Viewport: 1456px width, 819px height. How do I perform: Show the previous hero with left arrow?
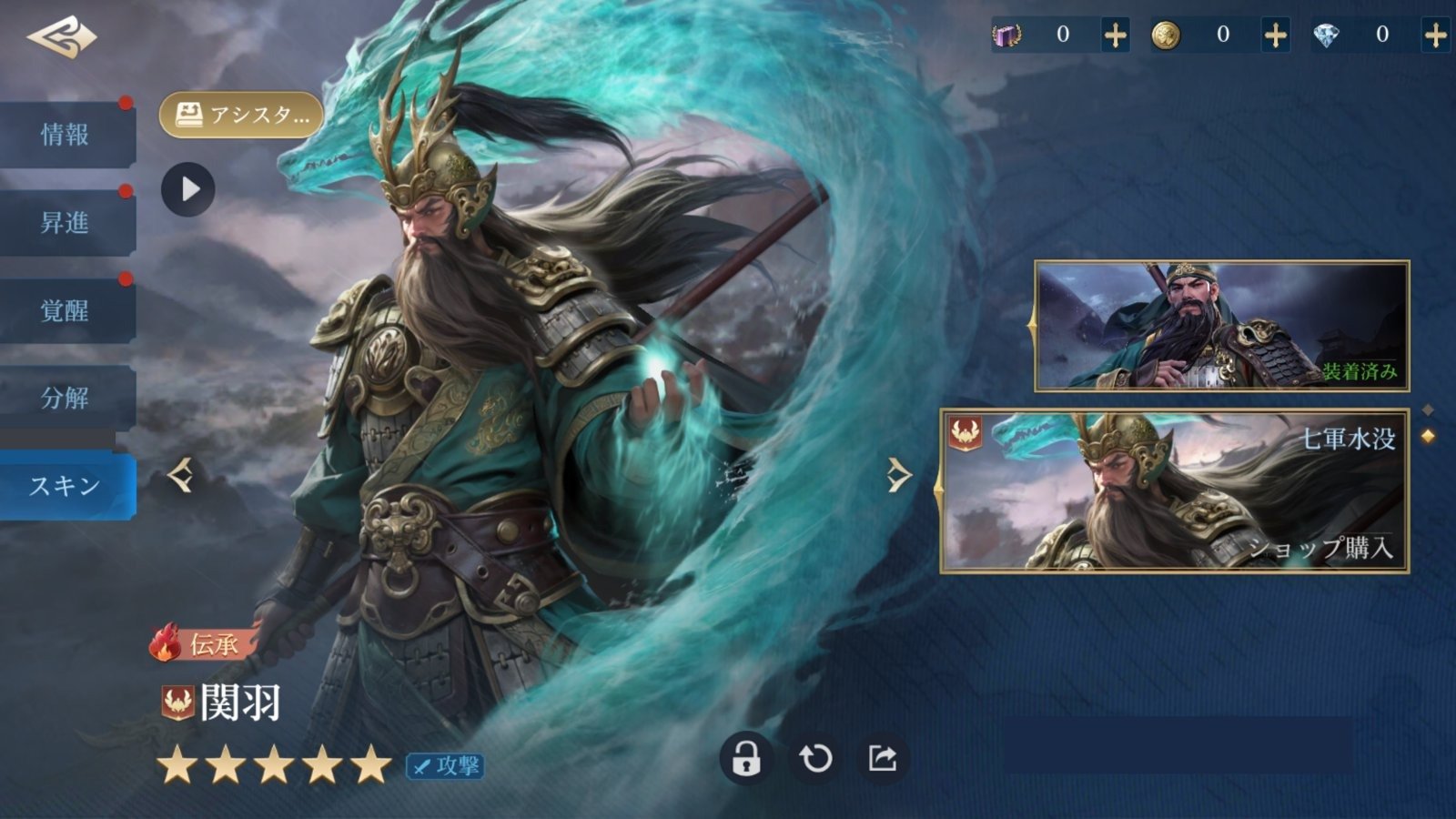coord(180,475)
